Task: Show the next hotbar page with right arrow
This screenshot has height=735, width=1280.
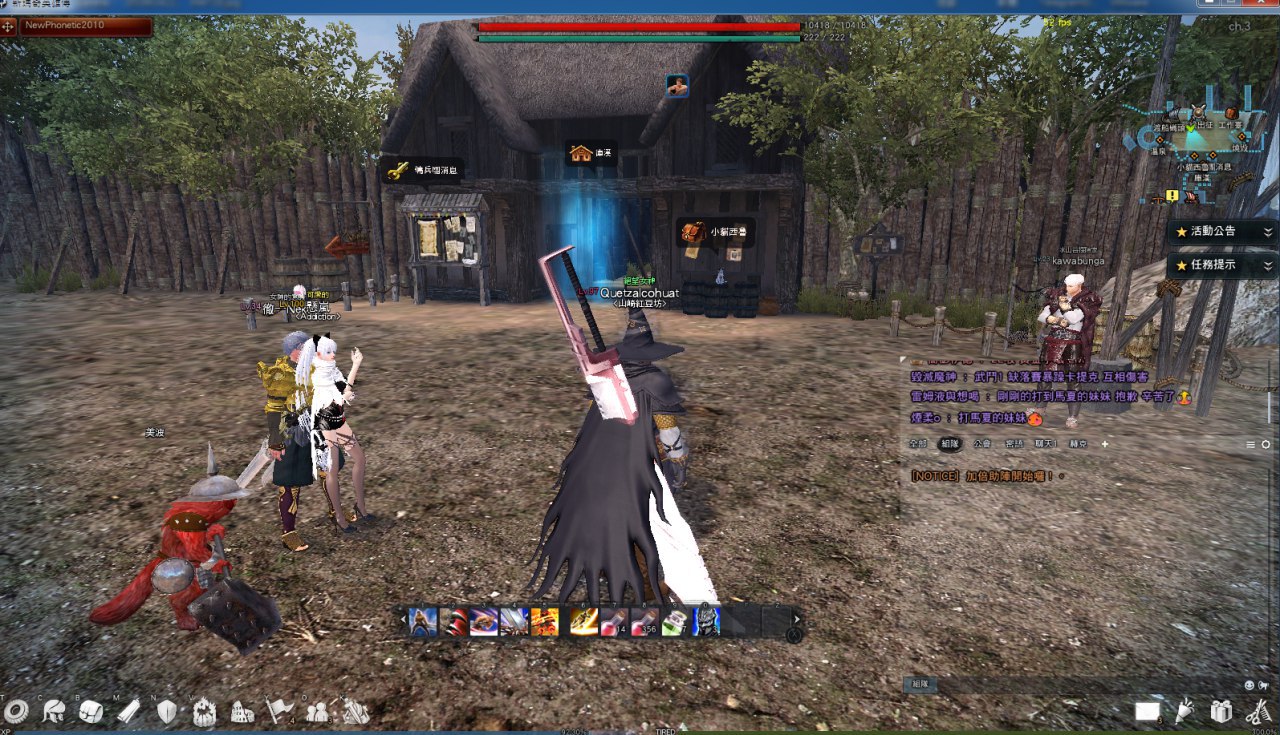Action: click(797, 619)
